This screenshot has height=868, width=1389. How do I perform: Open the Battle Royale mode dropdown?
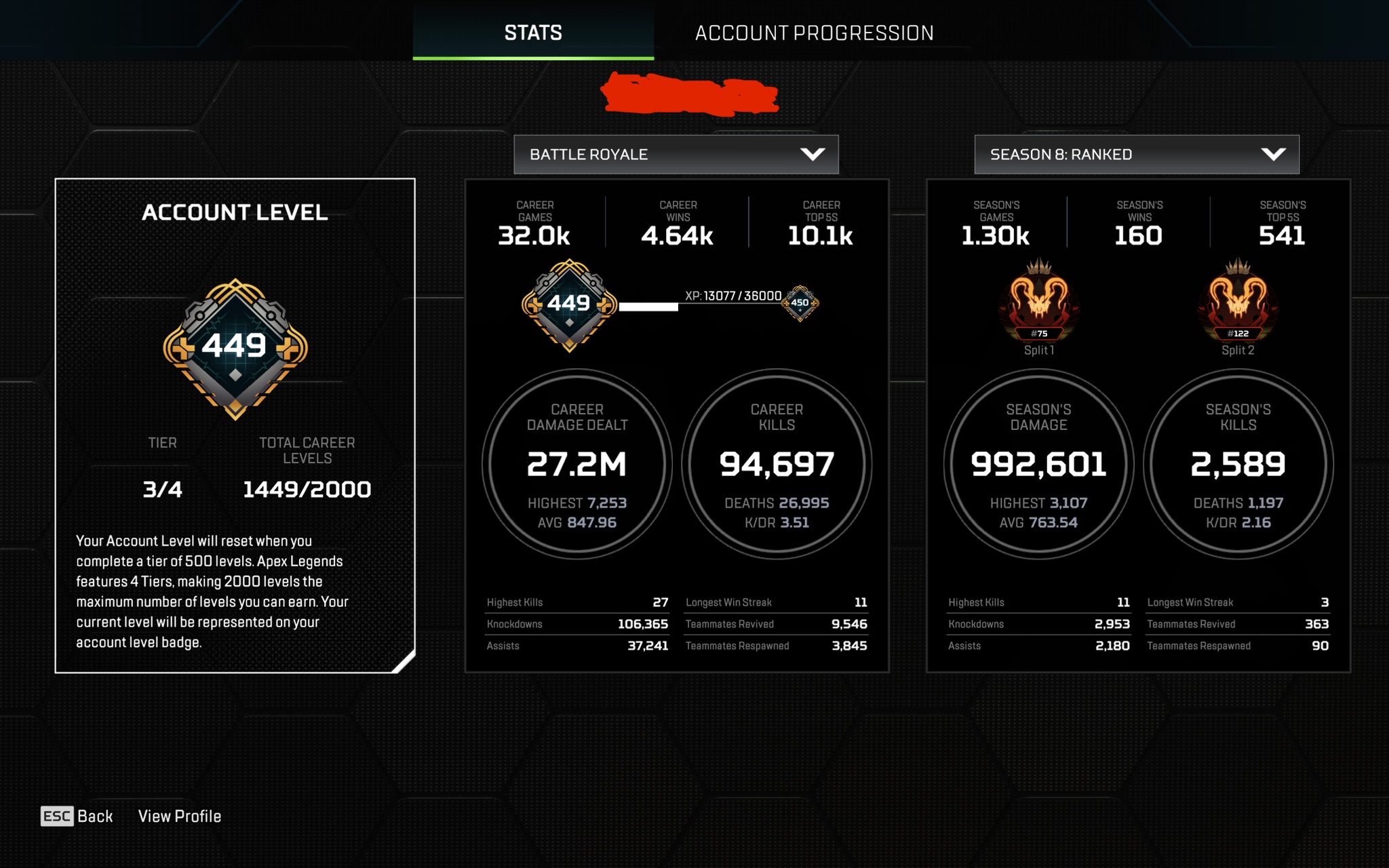coord(676,155)
